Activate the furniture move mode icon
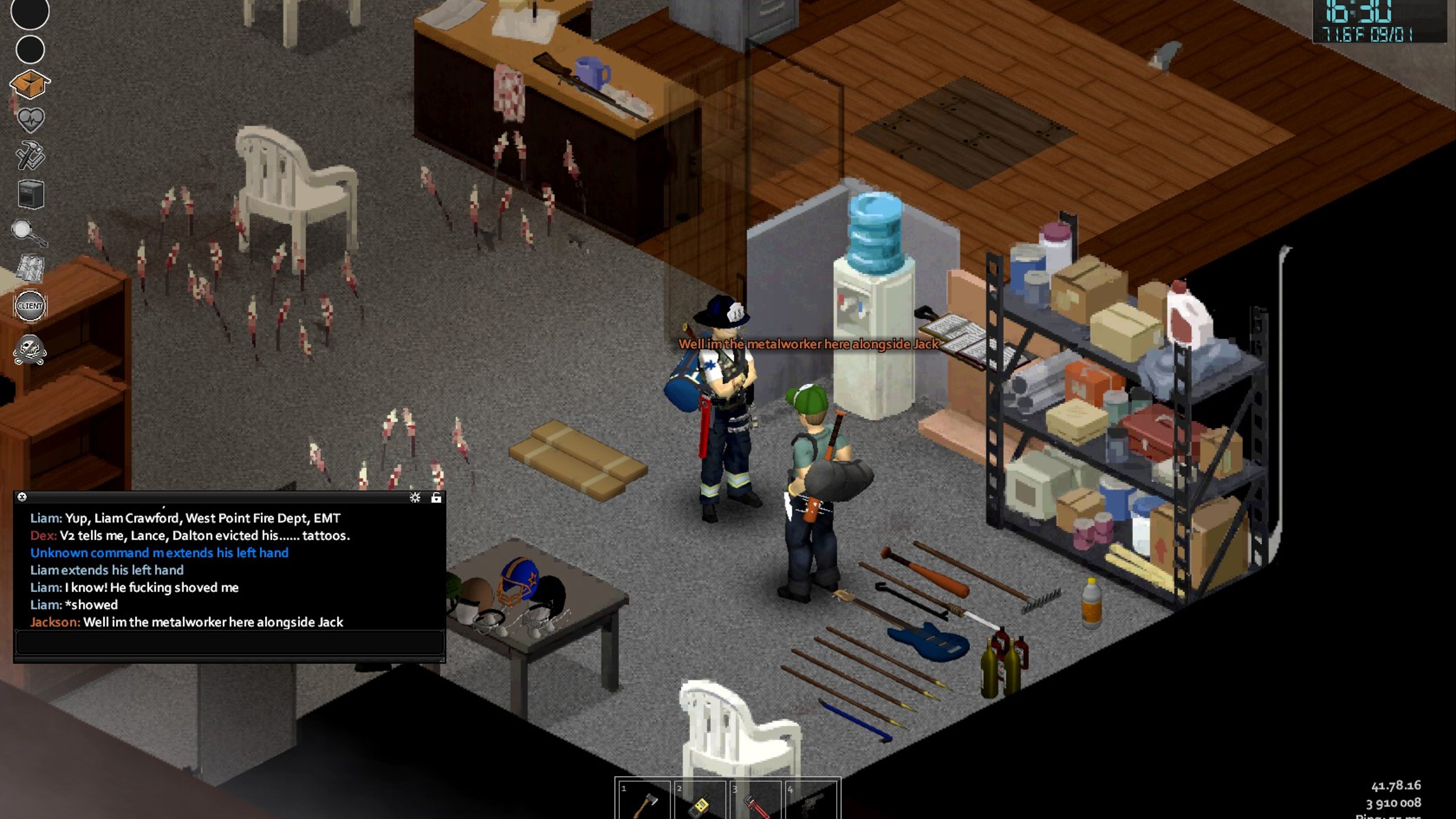 (x=30, y=194)
